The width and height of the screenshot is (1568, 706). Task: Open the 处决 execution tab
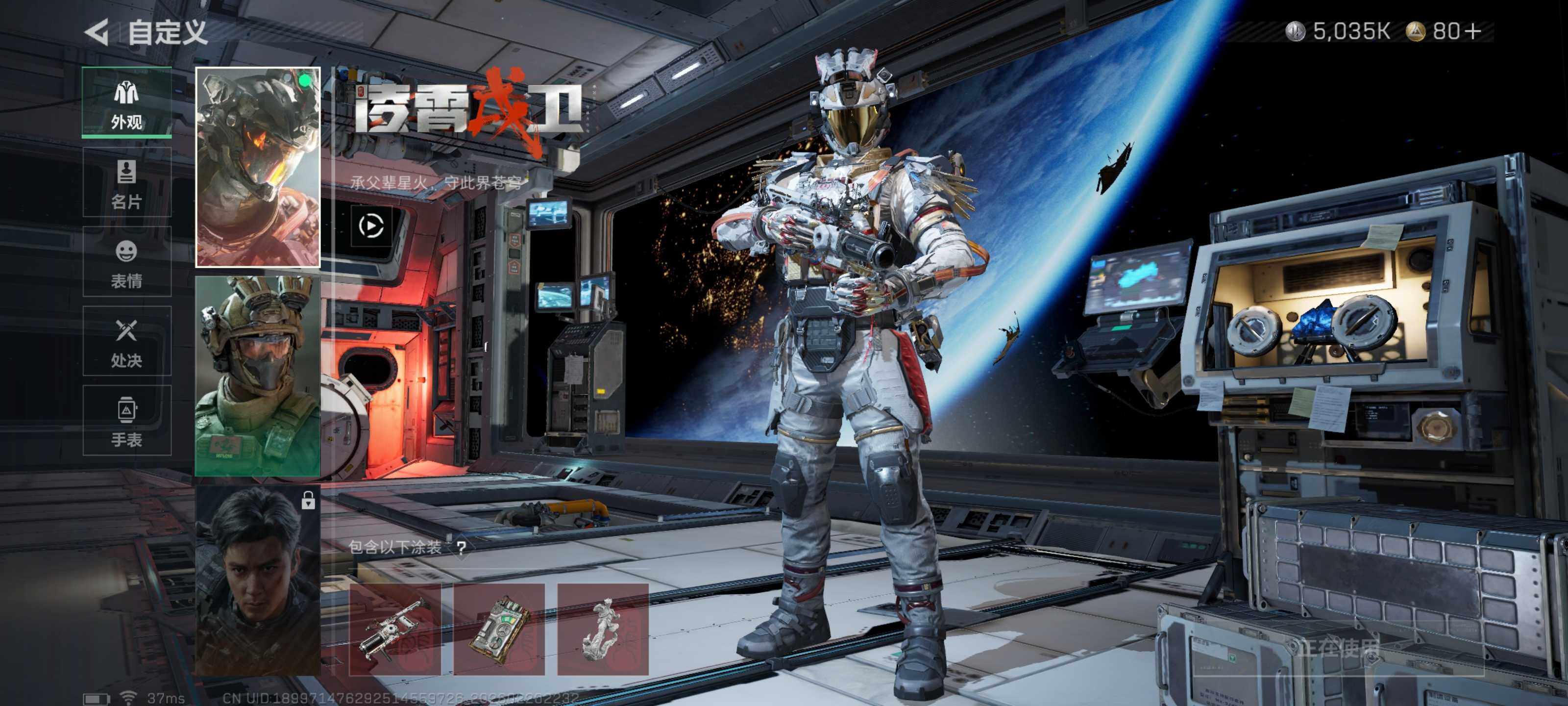pos(126,341)
